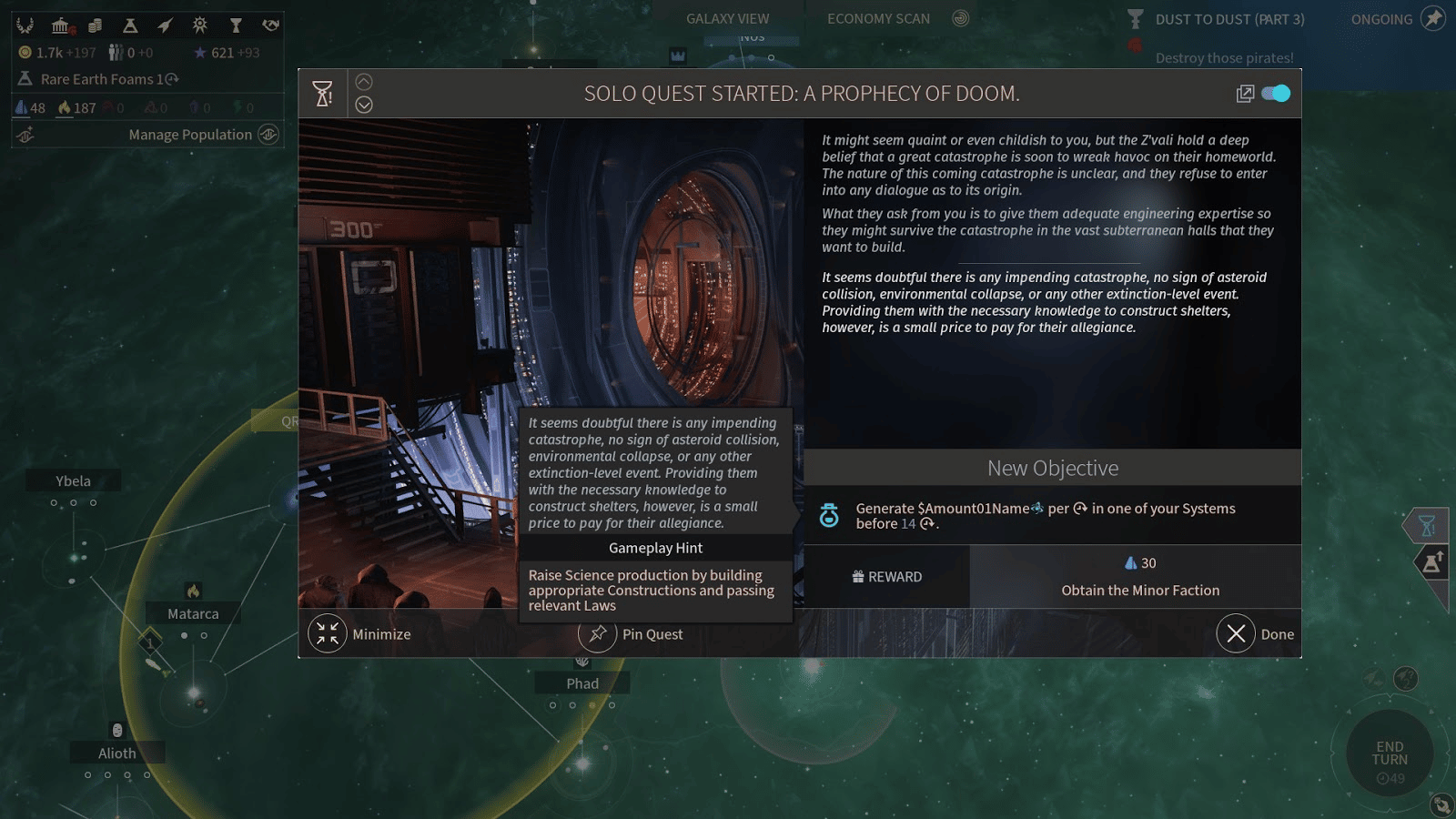Screen dimensions: 1456x819
Task: Close the quest dialog with Done
Action: [x=1236, y=634]
